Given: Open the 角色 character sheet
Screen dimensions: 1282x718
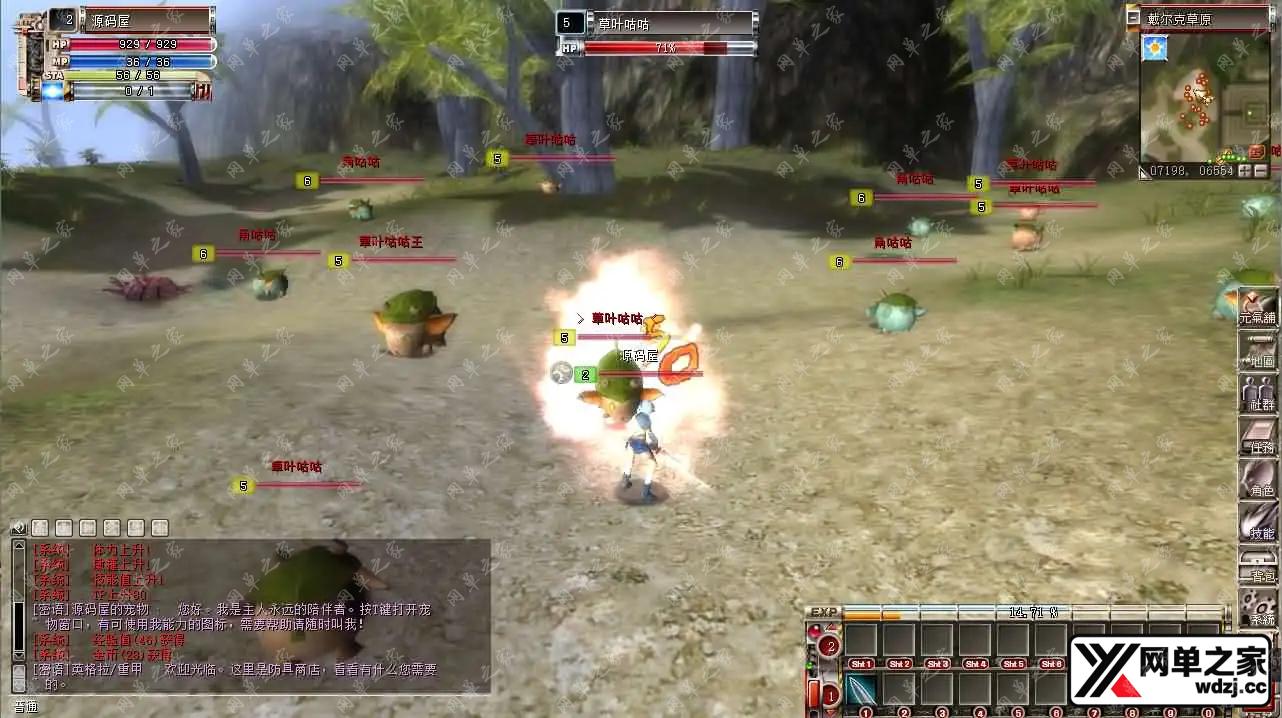Looking at the screenshot, I should coord(1257,480).
